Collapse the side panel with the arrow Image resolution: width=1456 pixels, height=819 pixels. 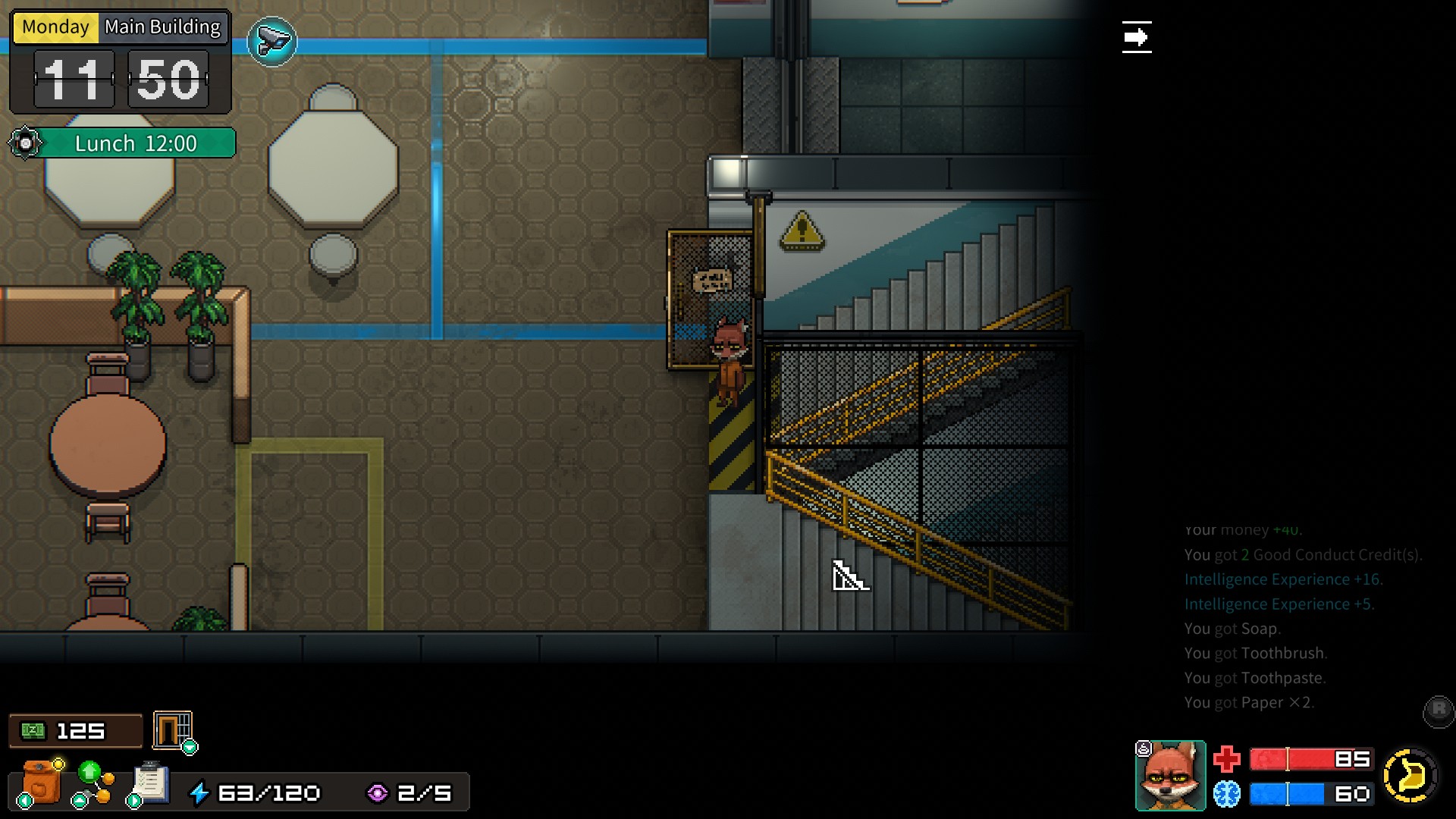pyautogui.click(x=1136, y=37)
